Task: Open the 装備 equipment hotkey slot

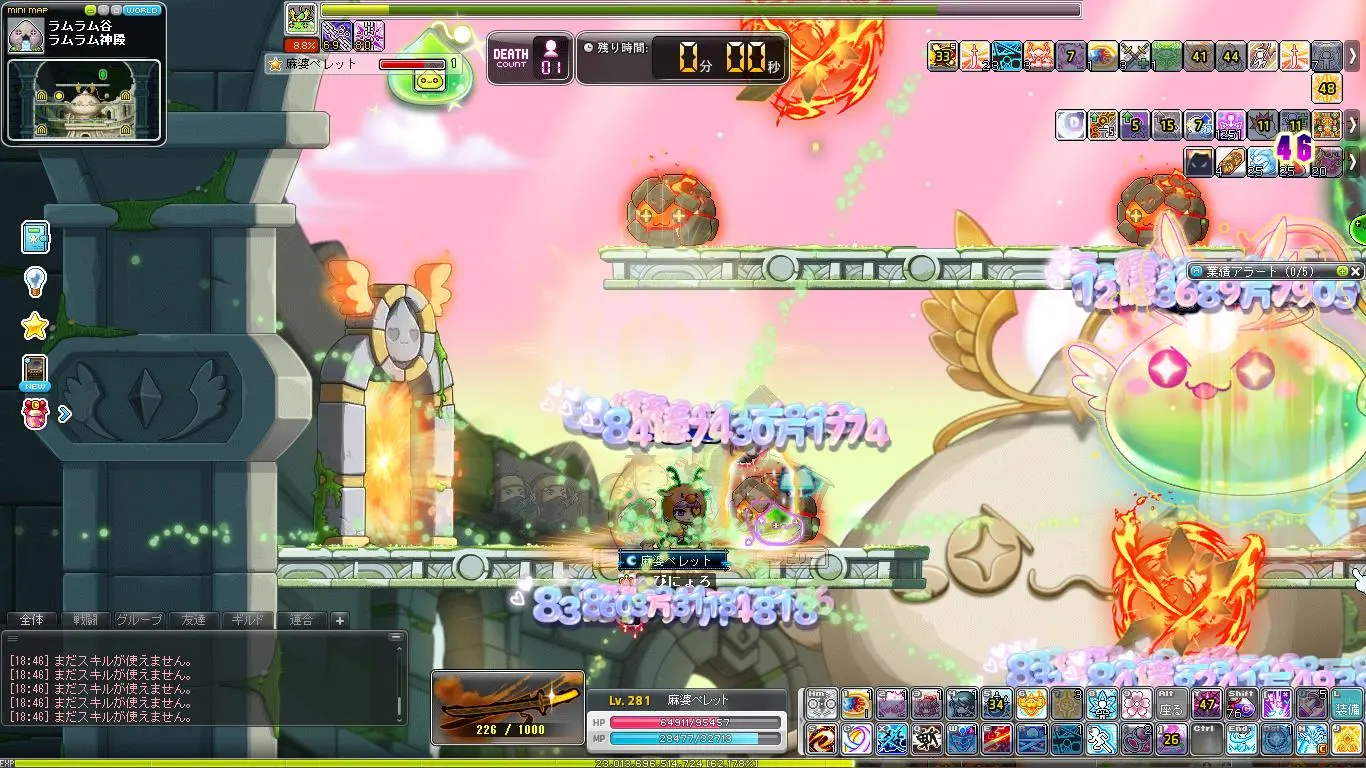Action: coord(1347,704)
